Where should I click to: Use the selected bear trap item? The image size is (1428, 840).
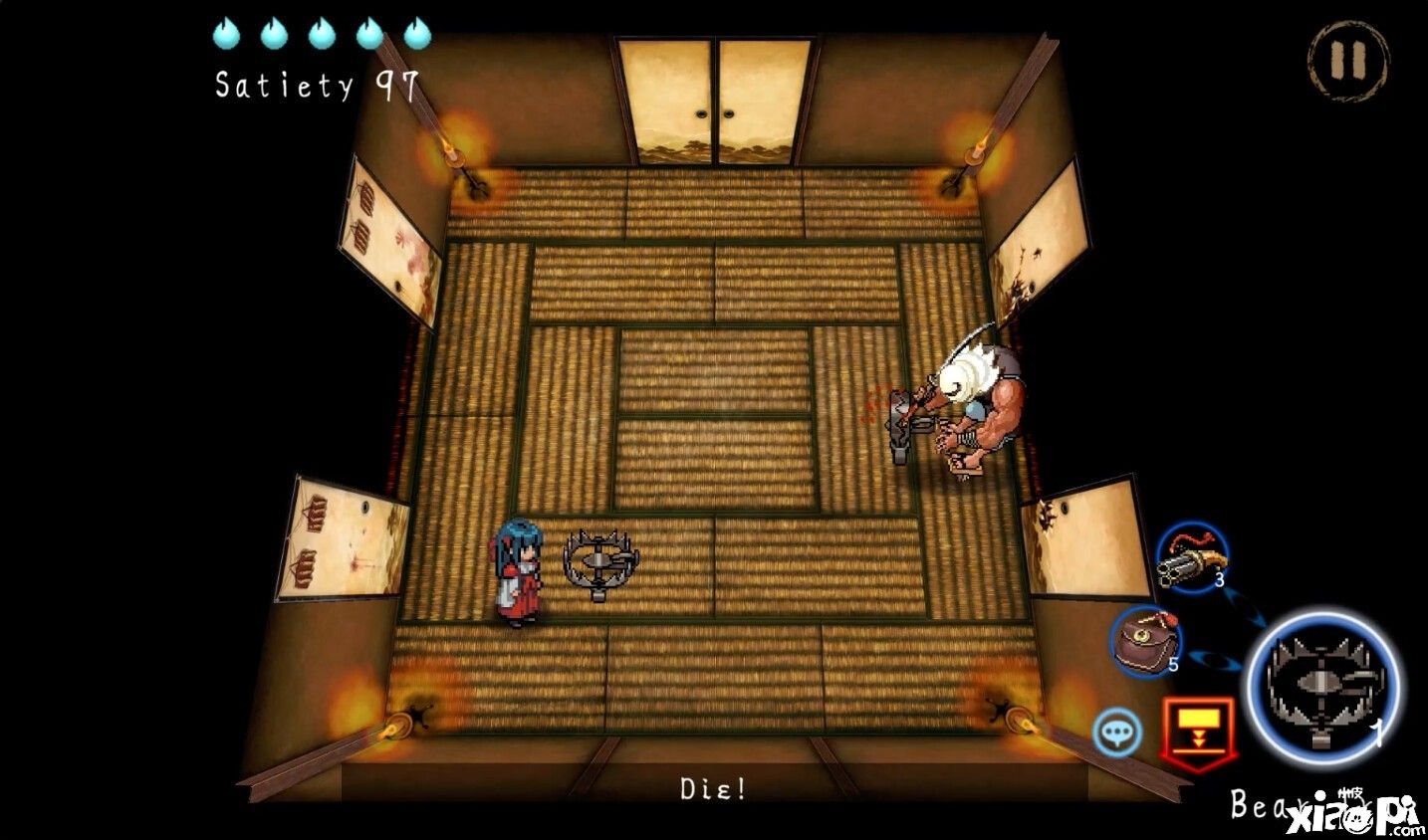(x=1323, y=685)
